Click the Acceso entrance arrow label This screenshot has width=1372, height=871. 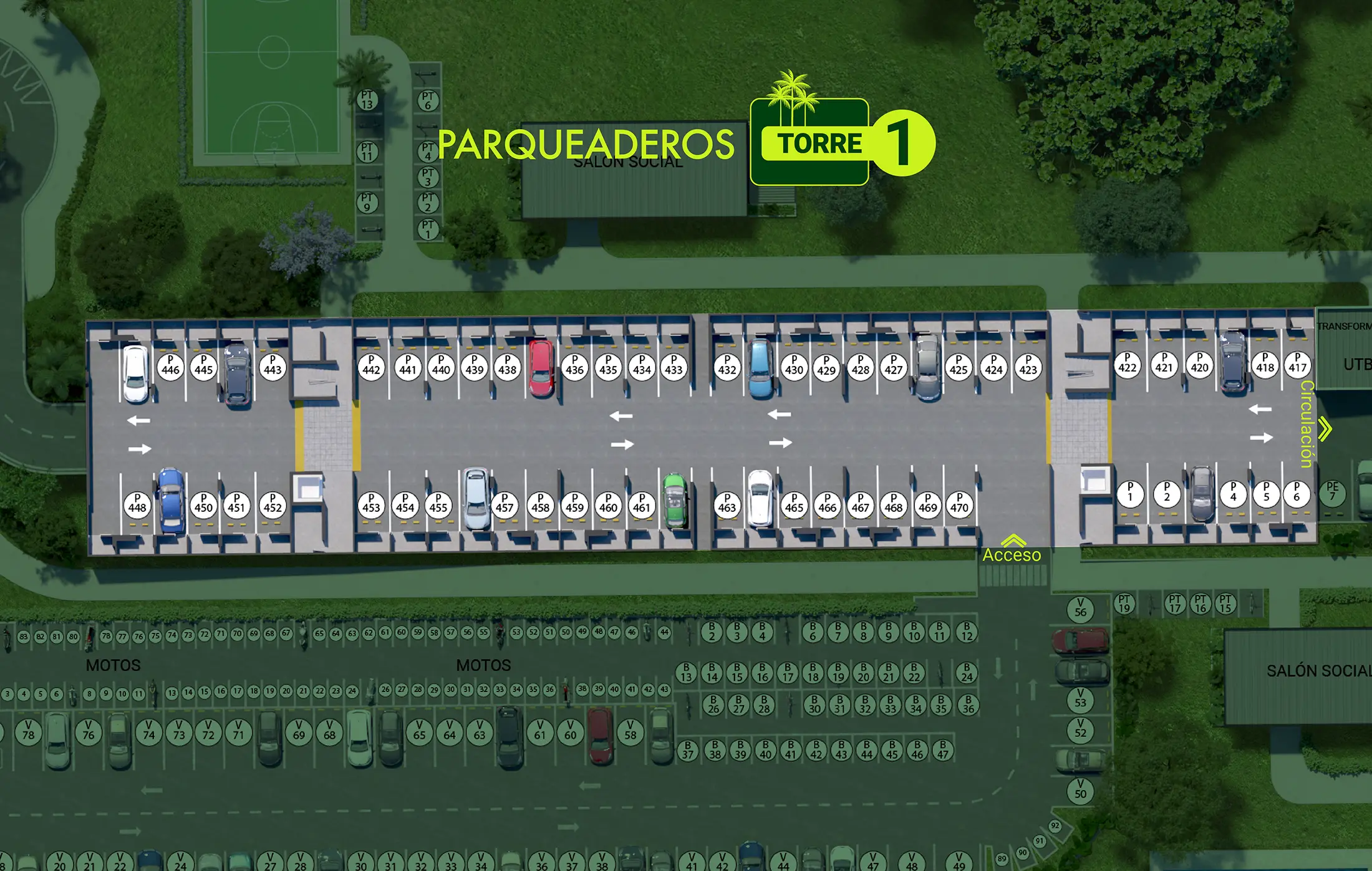pos(1012,550)
